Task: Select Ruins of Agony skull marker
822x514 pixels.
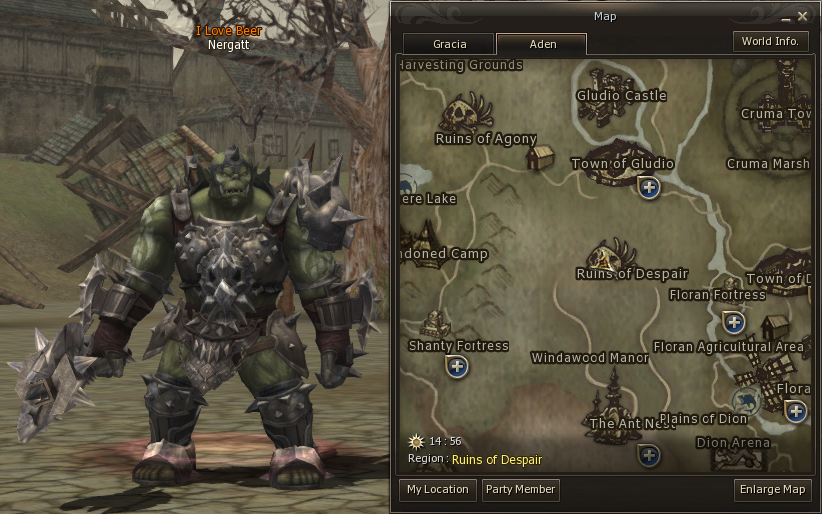Action: [x=465, y=112]
